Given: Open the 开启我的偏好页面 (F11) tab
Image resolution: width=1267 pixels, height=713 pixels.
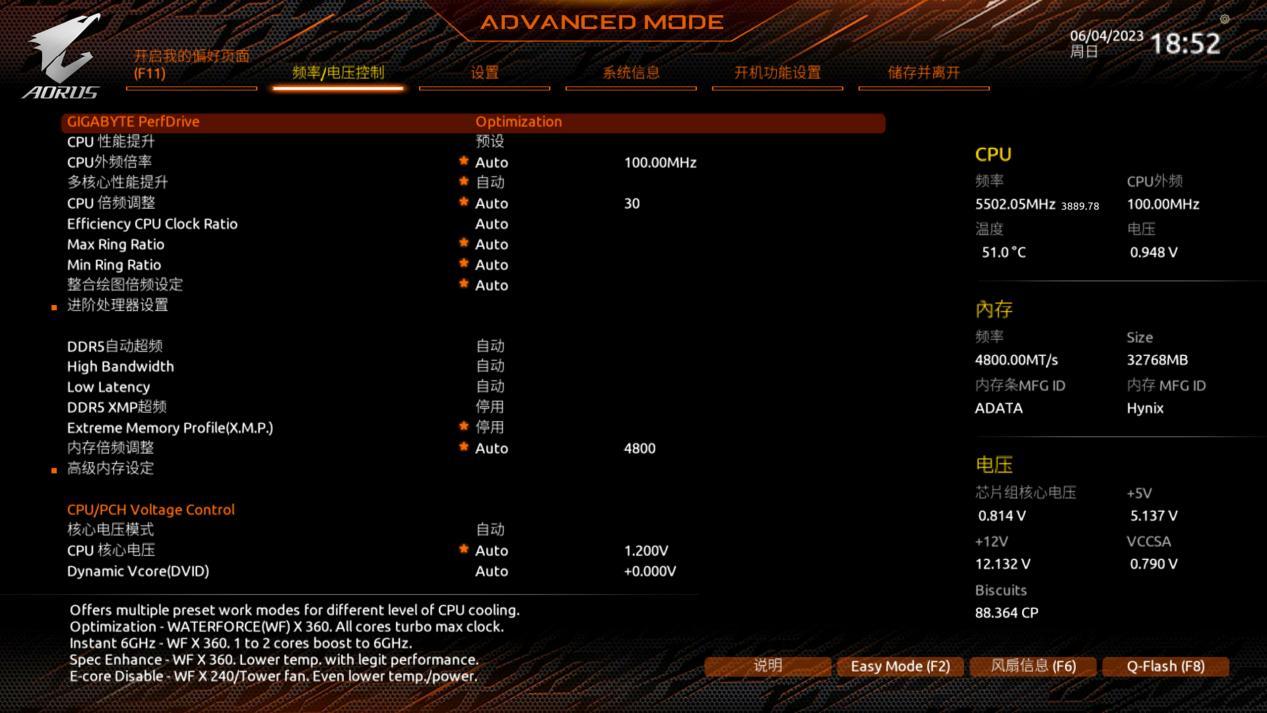Looking at the screenshot, I should [191, 65].
